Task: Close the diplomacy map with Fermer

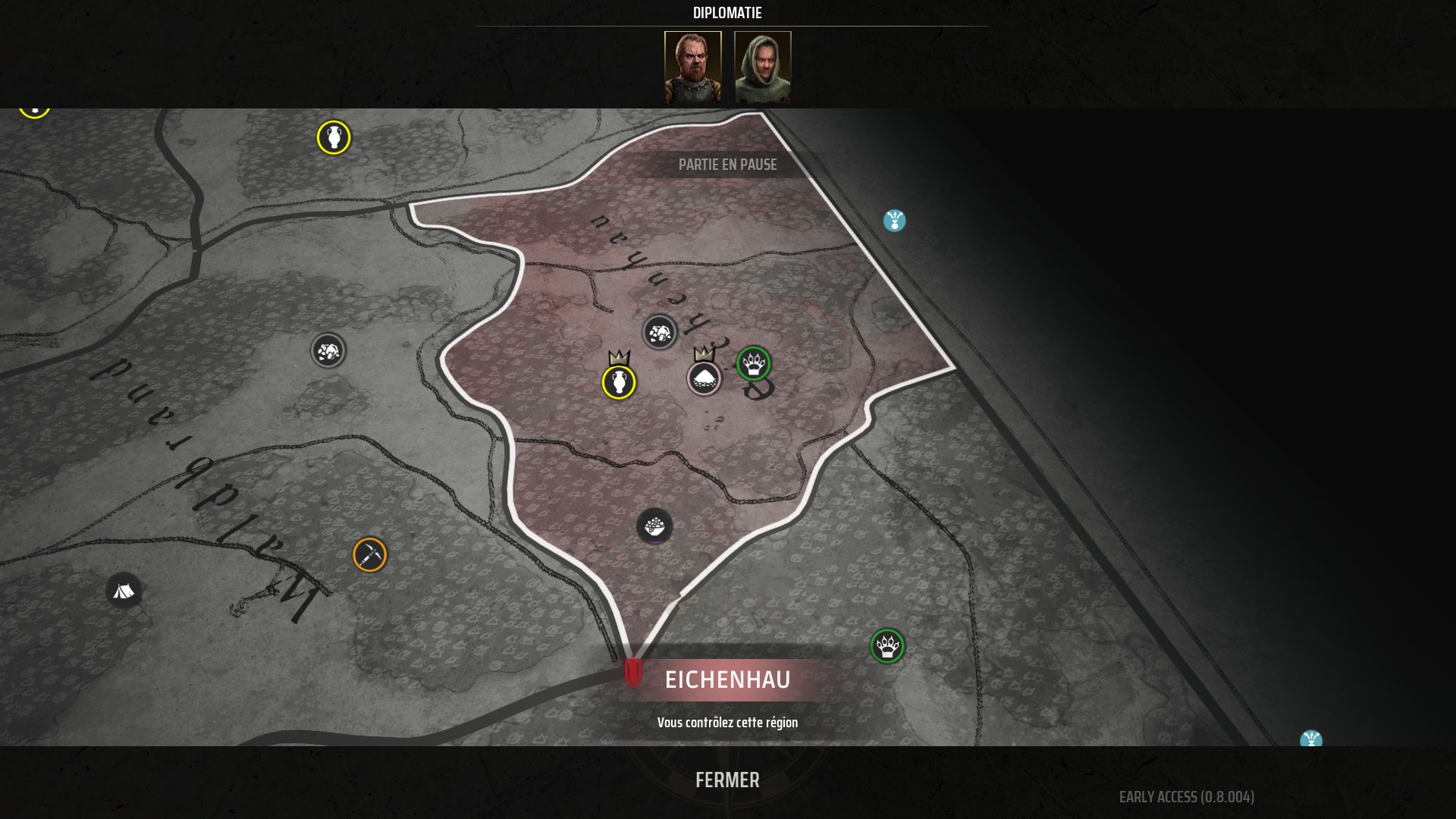Action: [x=727, y=780]
